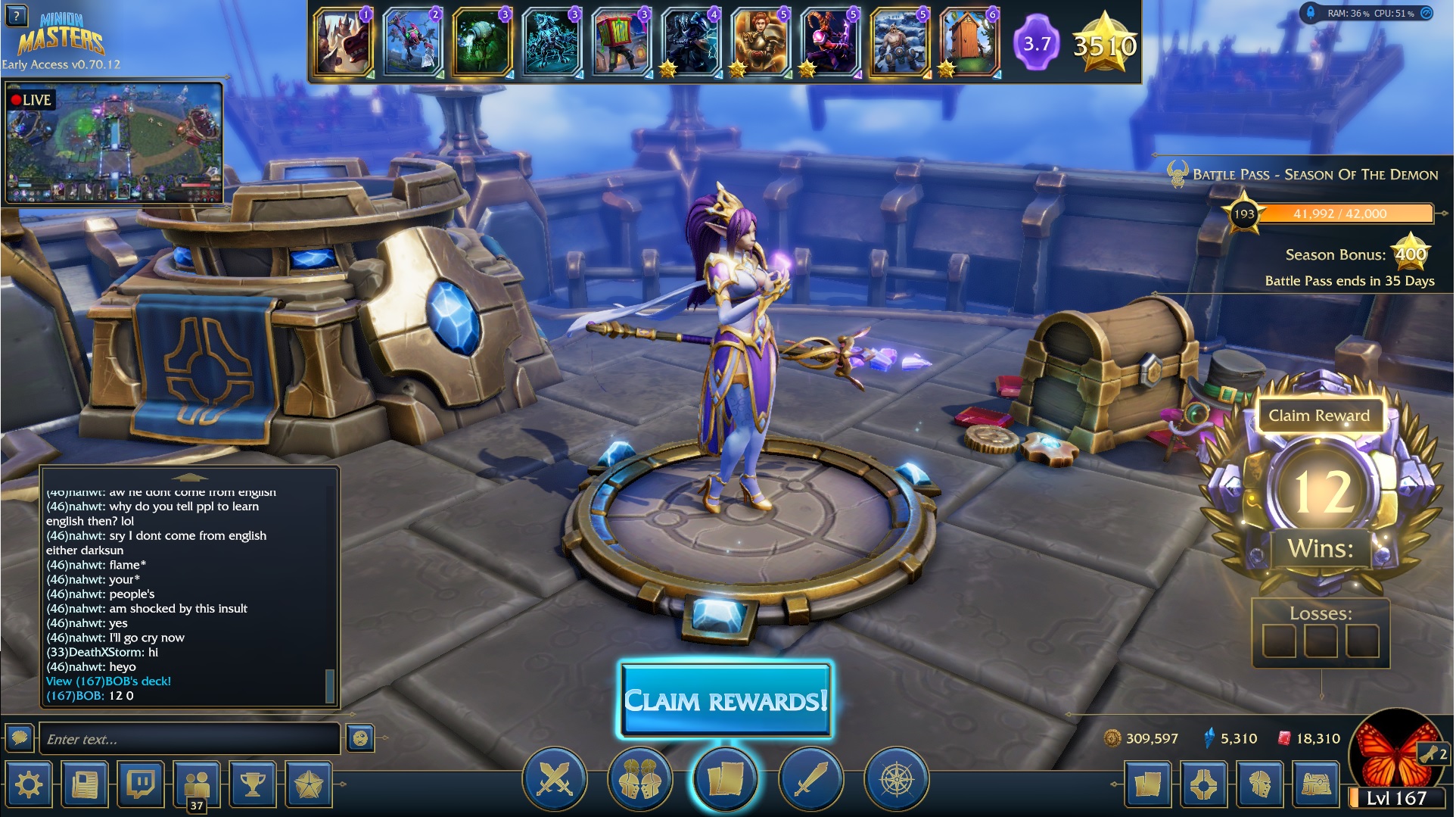The width and height of the screenshot is (1456, 817).
Task: Open the star medal achievements button
Action: 309,784
